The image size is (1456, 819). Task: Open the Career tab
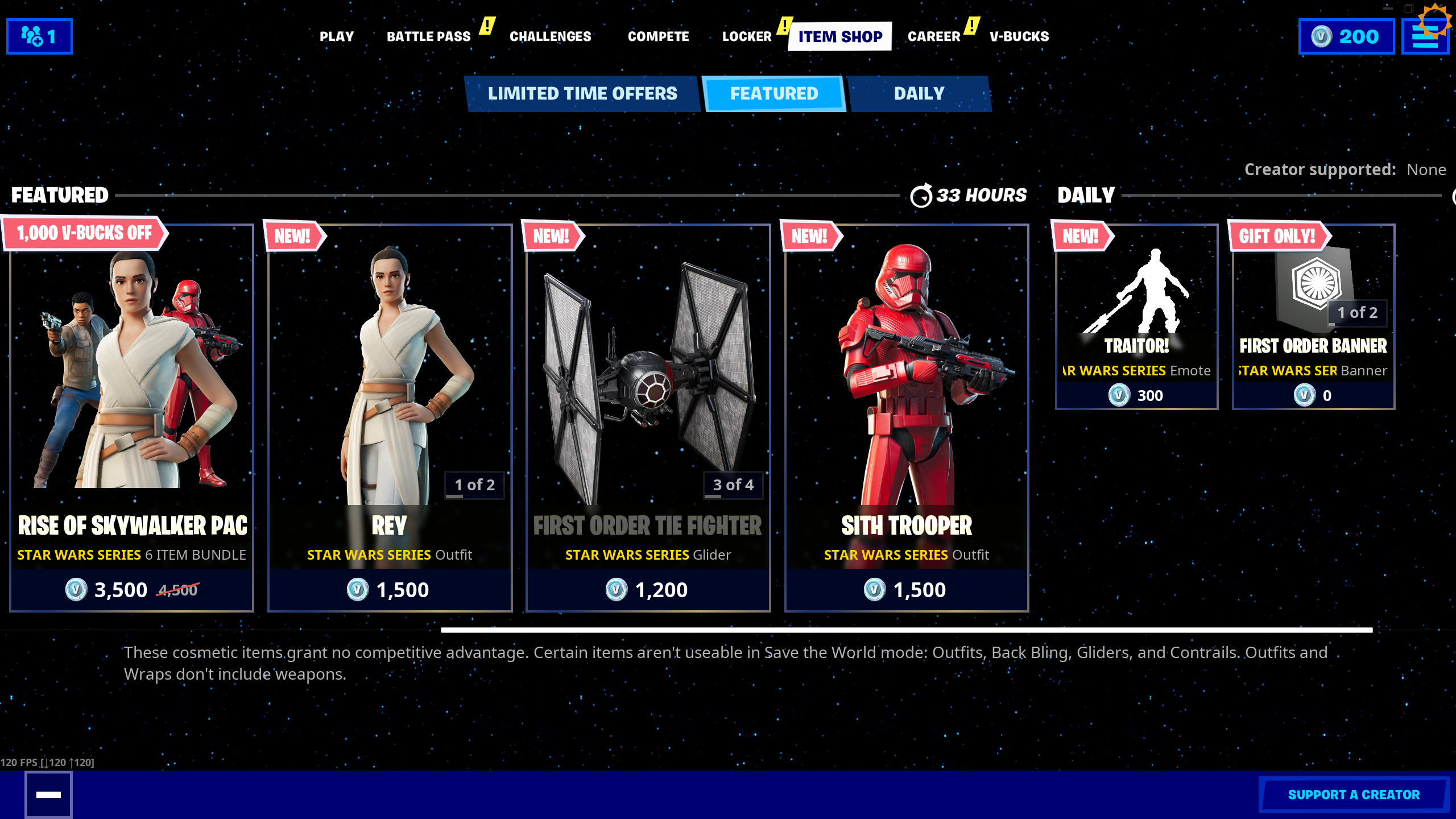933,36
